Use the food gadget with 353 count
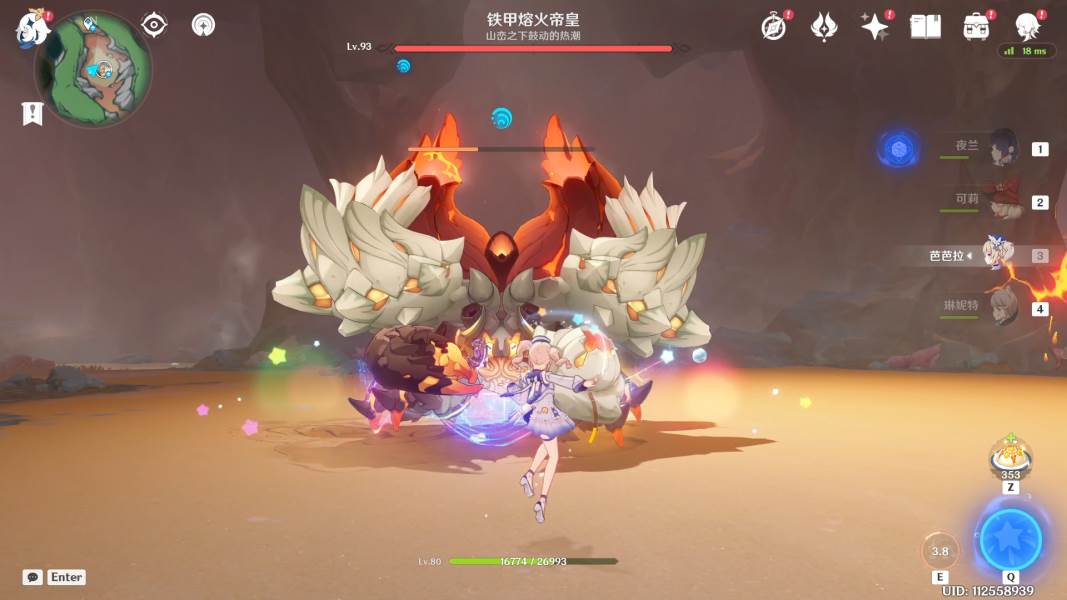The image size is (1067, 600). [1010, 457]
